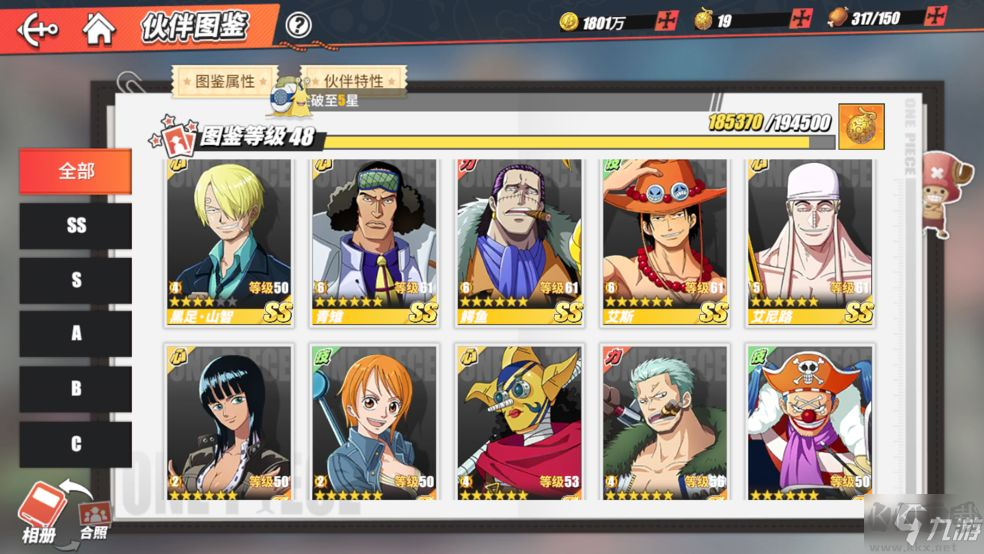Image resolution: width=984 pixels, height=554 pixels.
Task: Filter partners by SS rank
Action: point(76,226)
